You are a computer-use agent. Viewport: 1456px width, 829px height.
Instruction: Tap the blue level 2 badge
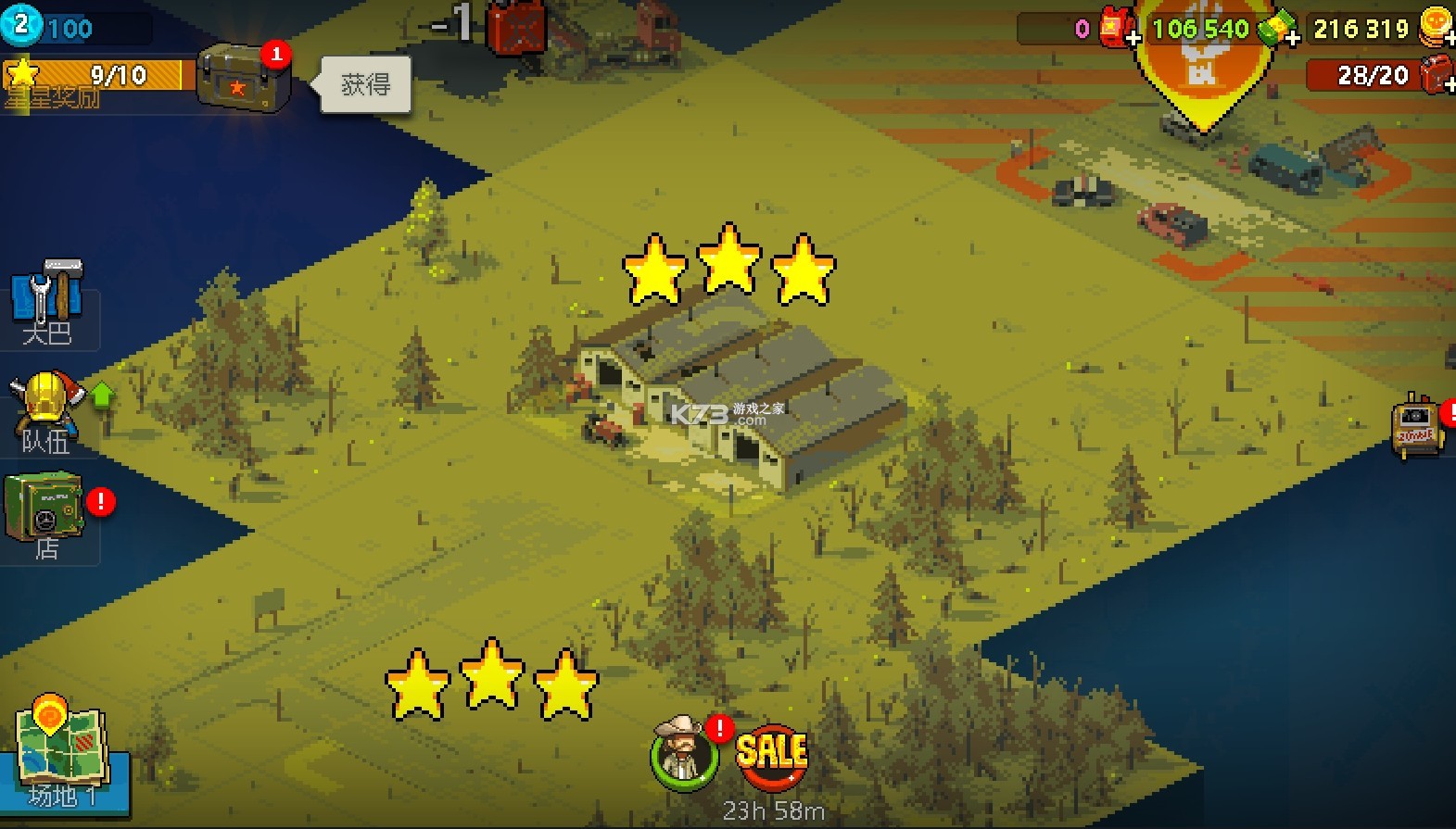point(20,24)
